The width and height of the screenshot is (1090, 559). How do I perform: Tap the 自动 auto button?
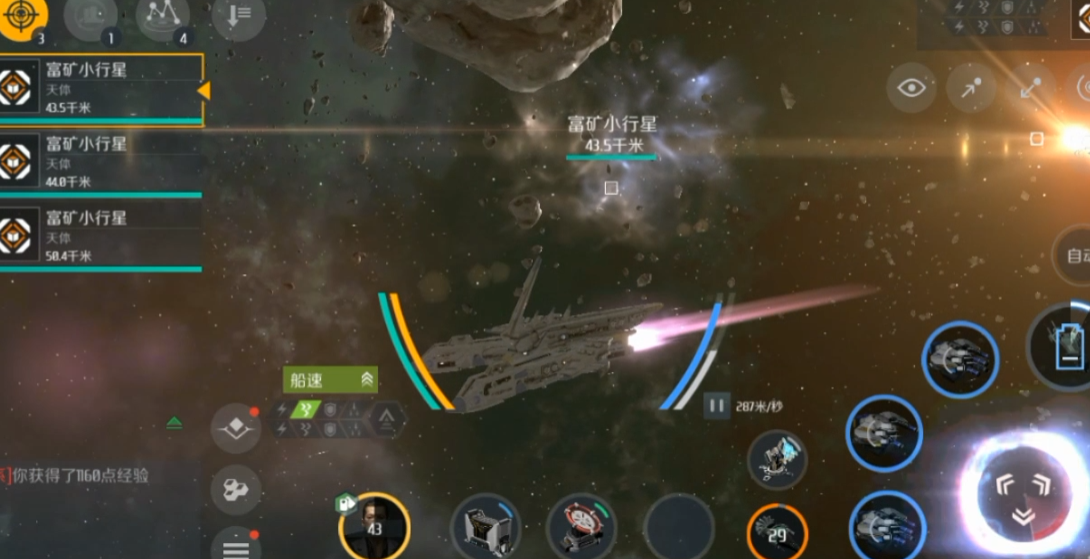1075,255
